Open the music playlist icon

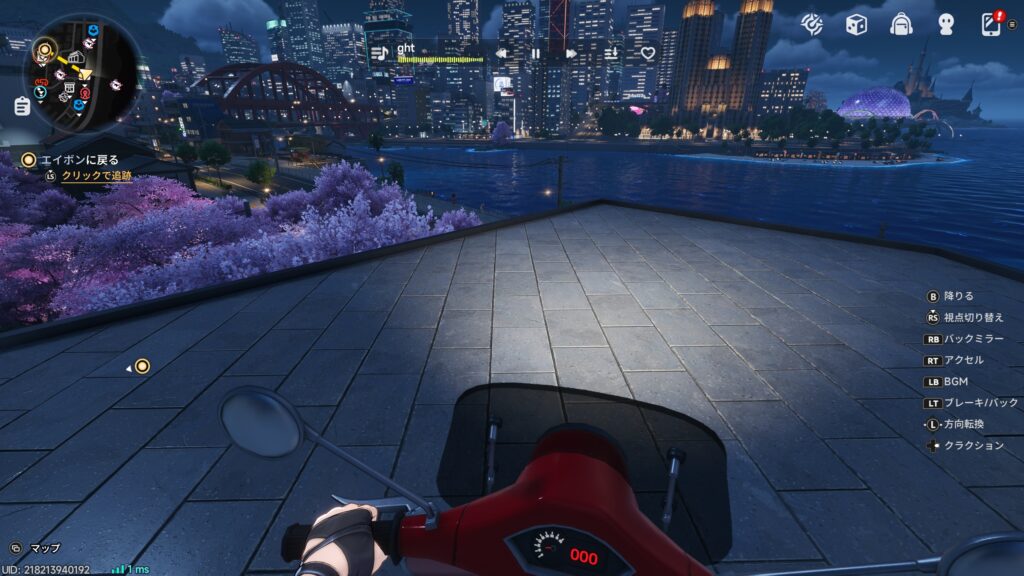pyautogui.click(x=379, y=53)
